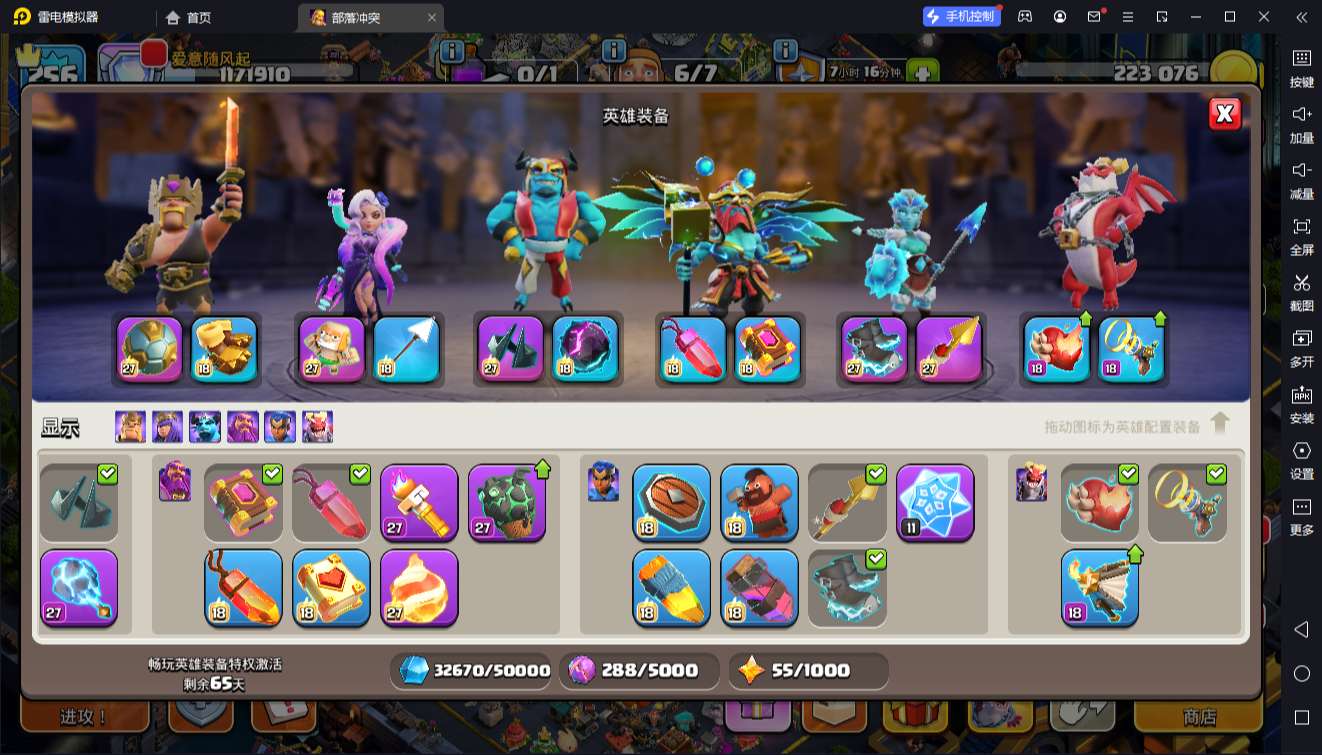Choose the Heroic Torch equipment
Image resolution: width=1322 pixels, height=755 pixels.
click(x=419, y=502)
